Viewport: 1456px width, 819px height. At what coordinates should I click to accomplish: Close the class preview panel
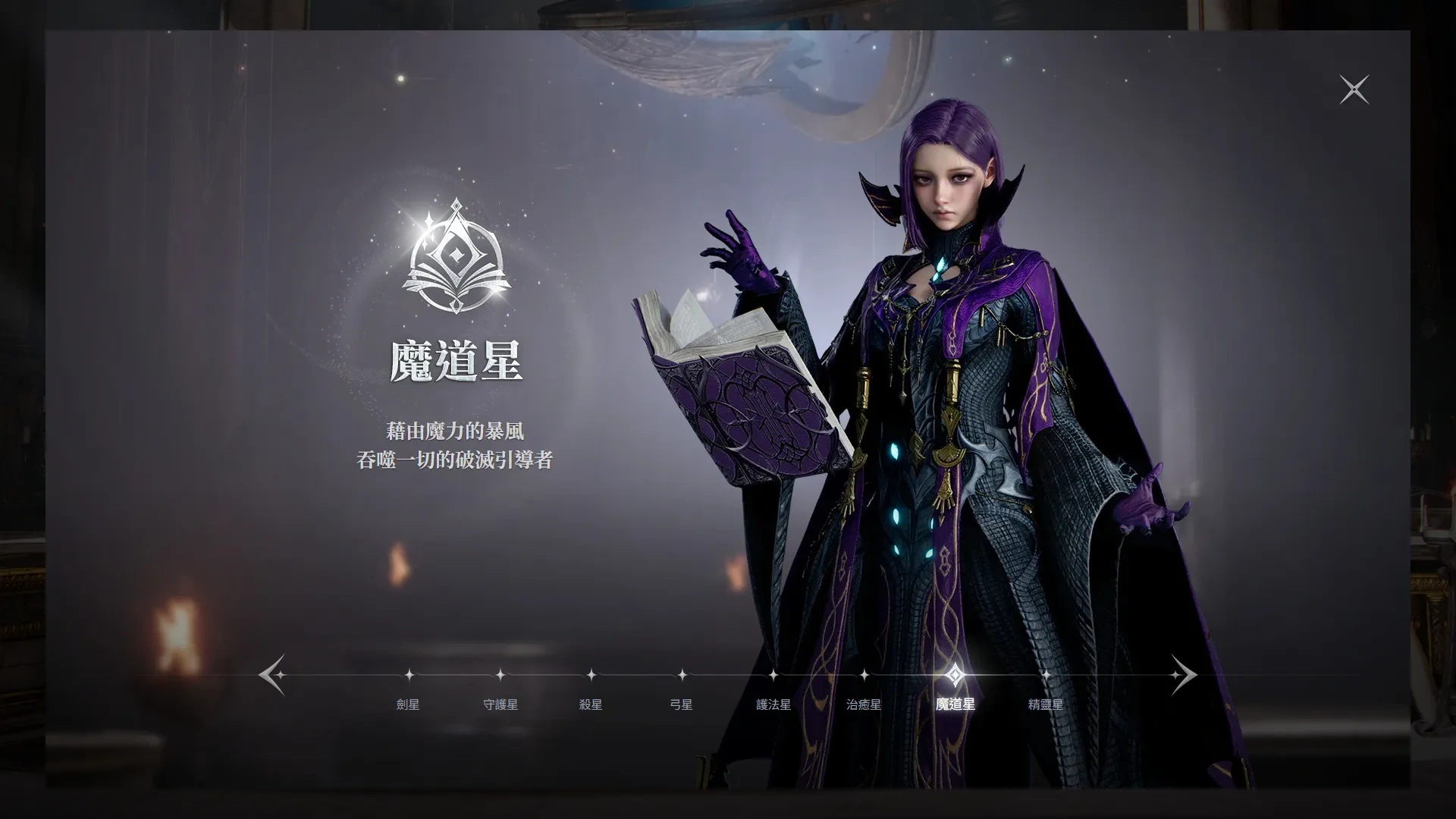click(x=1354, y=90)
